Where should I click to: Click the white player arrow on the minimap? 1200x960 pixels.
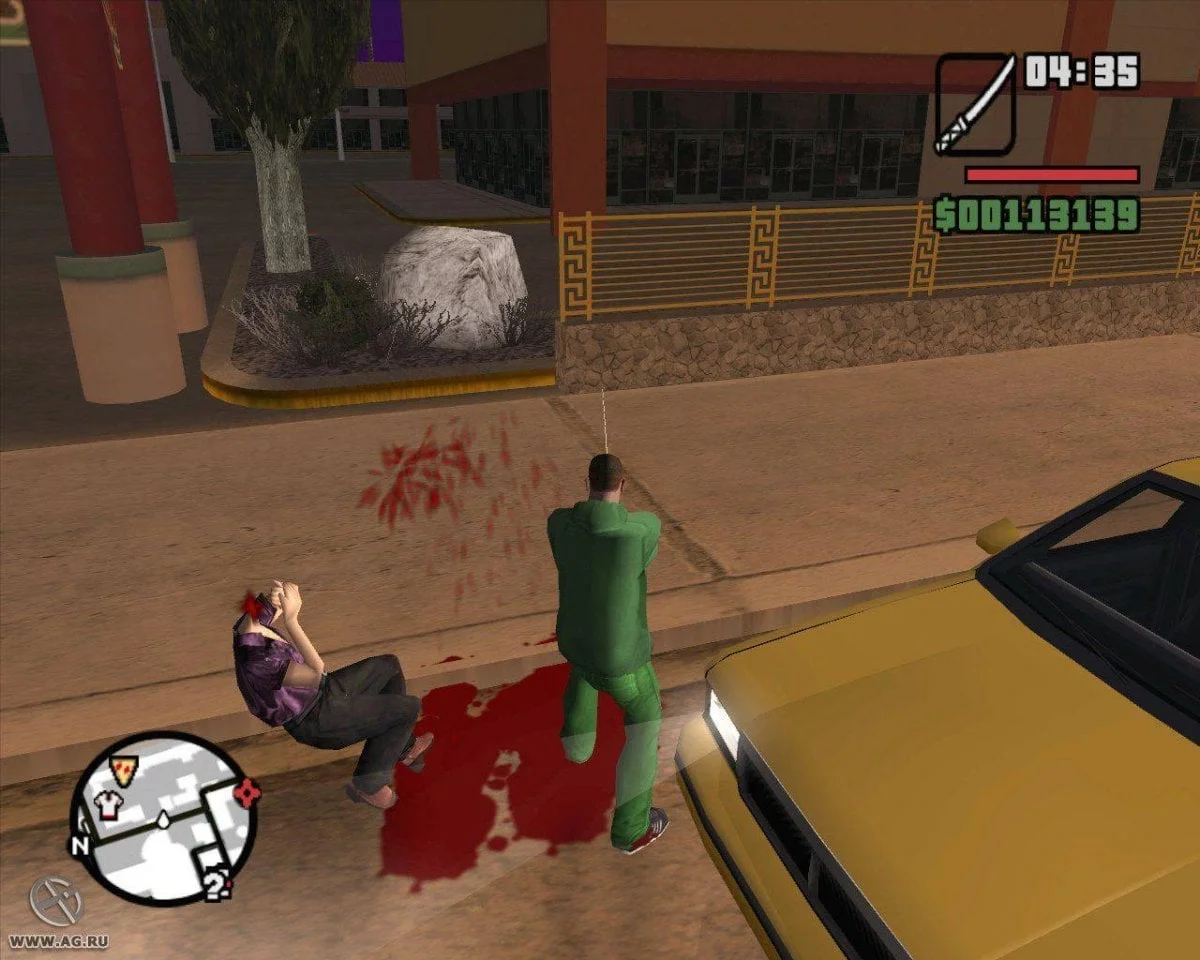pyautogui.click(x=163, y=820)
